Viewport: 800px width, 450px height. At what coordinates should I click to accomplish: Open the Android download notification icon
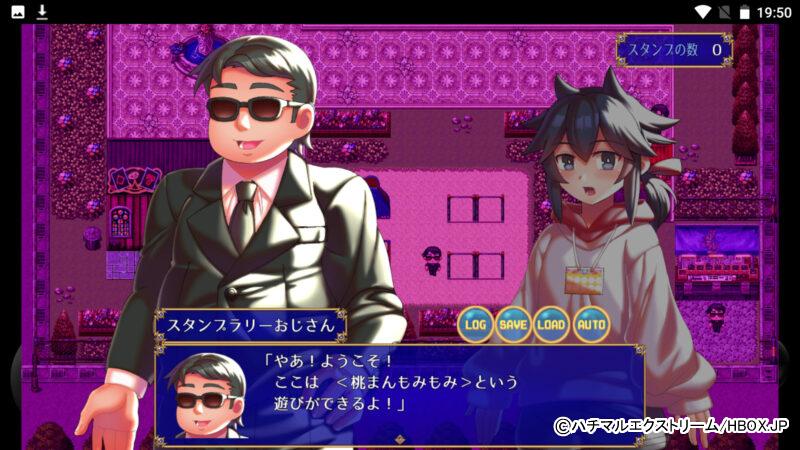pyautogui.click(x=42, y=12)
